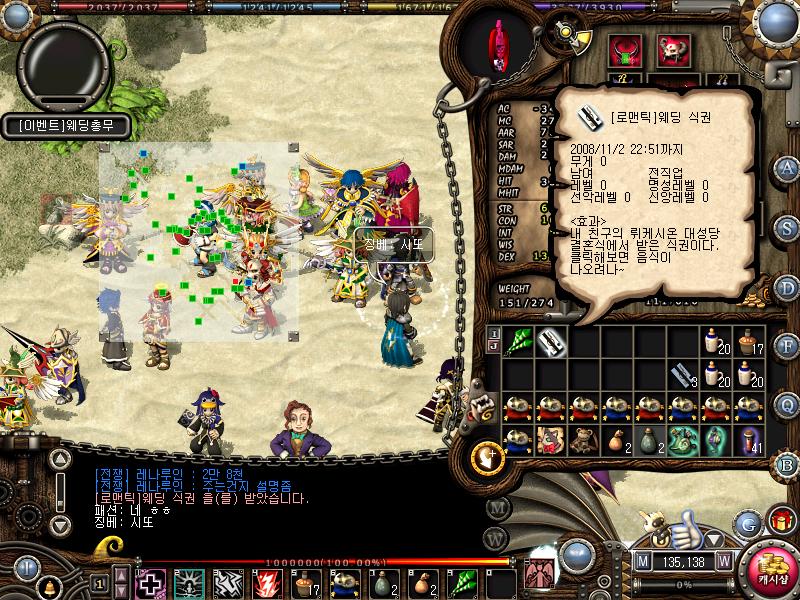Open the cash shop (캐시샵)
This screenshot has width=800, height=600.
(768, 567)
